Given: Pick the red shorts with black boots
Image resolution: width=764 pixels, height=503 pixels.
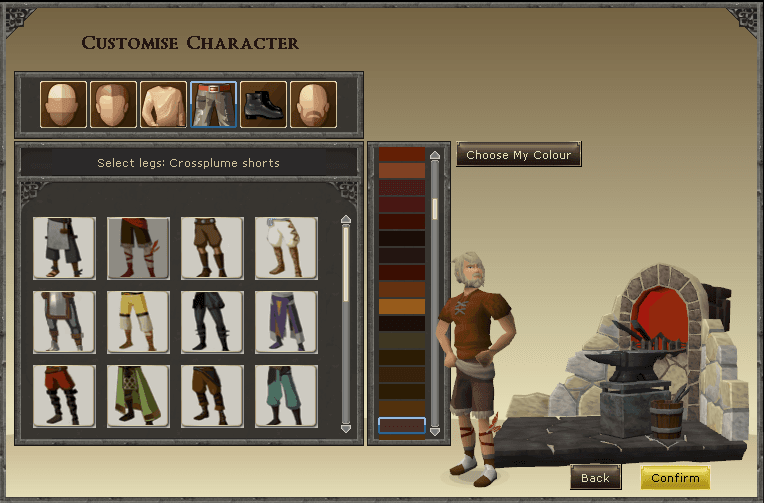Looking at the screenshot, I should 64,396.
